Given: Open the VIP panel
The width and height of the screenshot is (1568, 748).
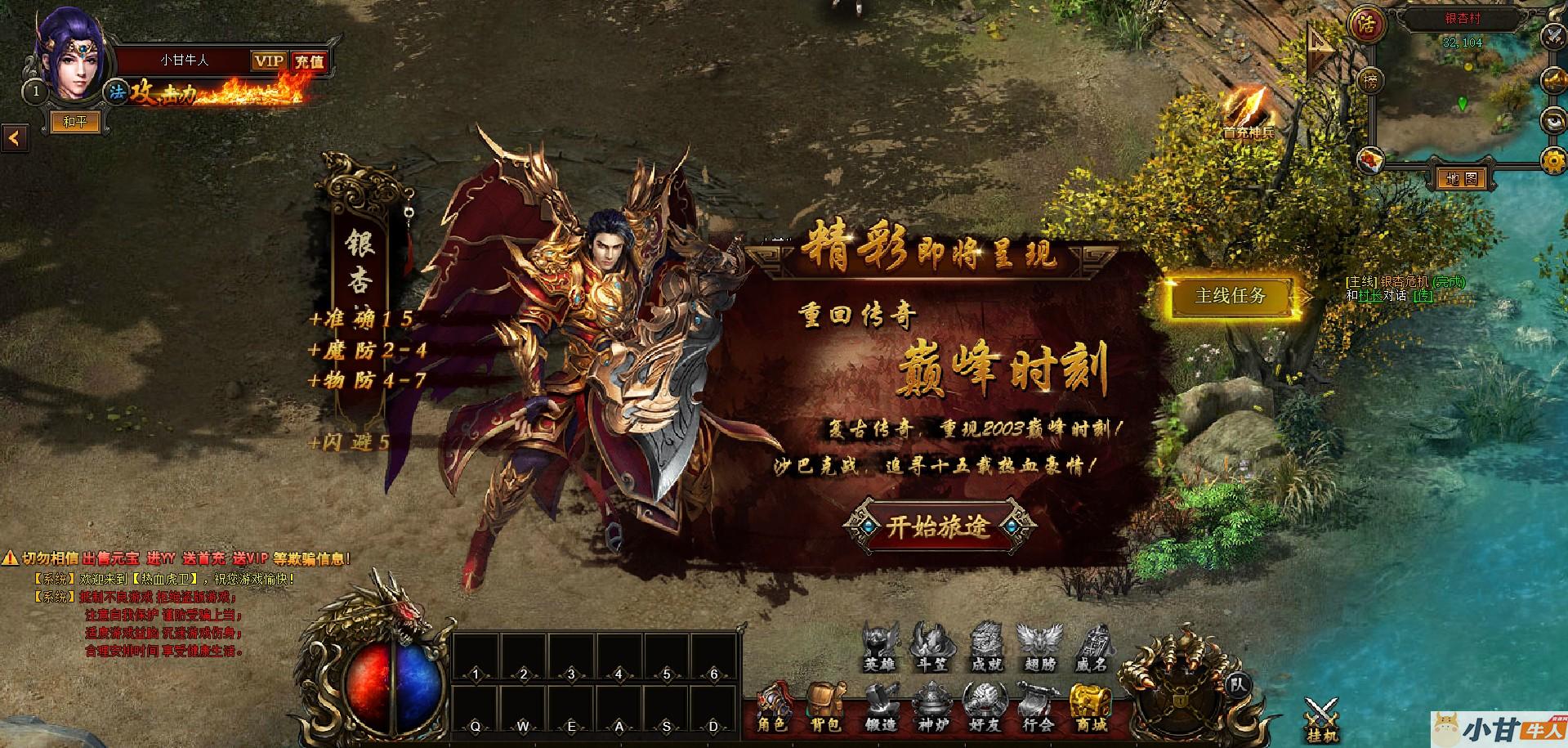Looking at the screenshot, I should click(x=268, y=60).
